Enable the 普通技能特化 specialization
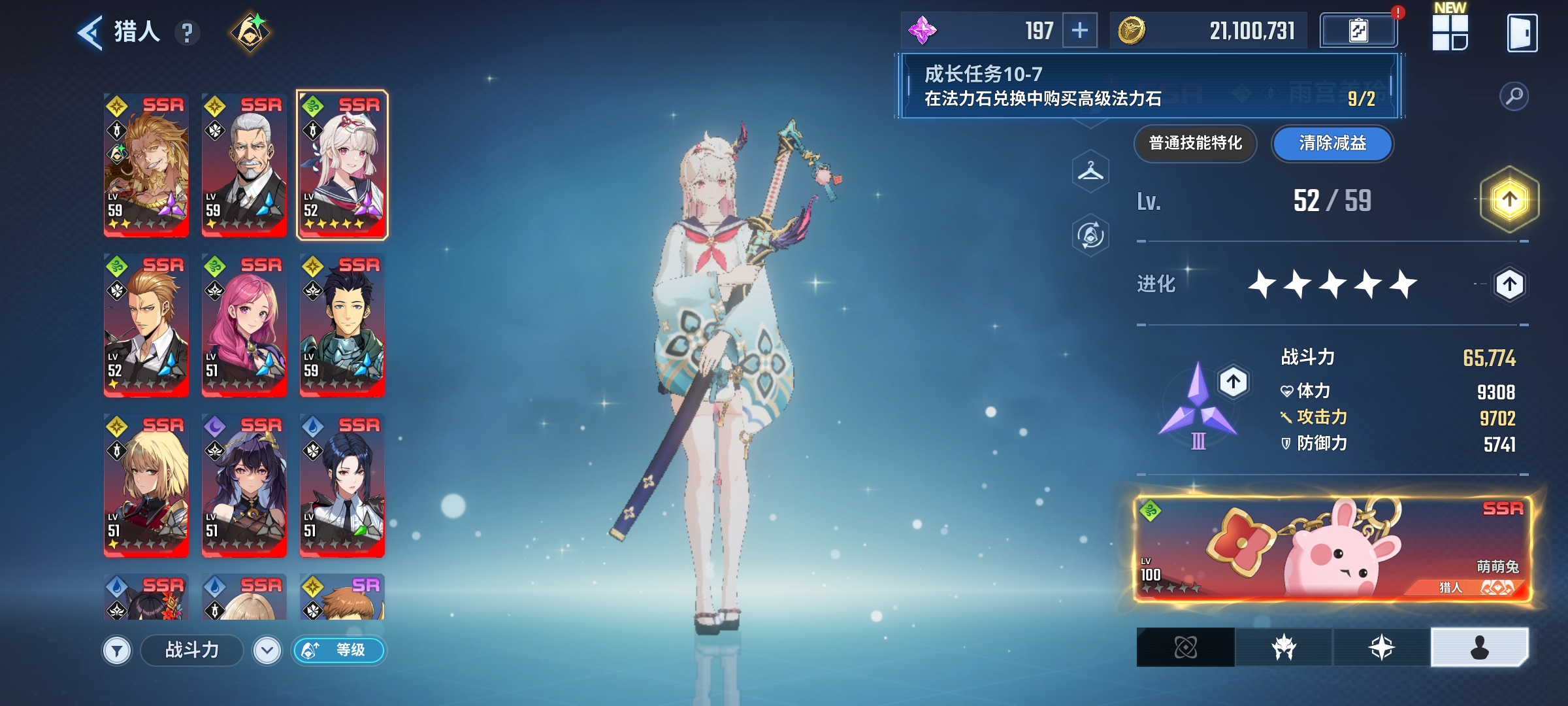 click(x=1195, y=144)
